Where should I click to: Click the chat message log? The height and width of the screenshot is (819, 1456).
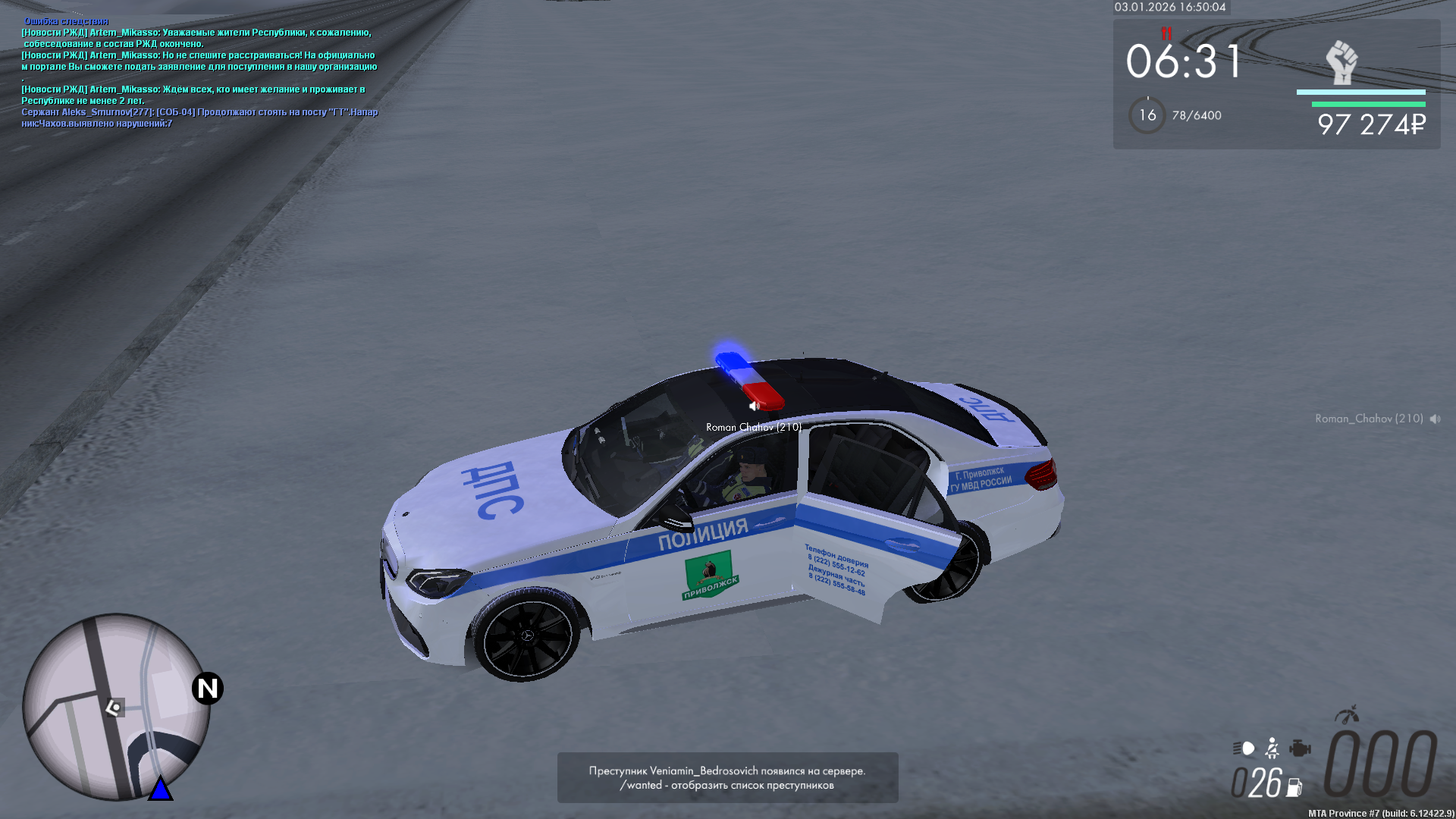click(199, 73)
